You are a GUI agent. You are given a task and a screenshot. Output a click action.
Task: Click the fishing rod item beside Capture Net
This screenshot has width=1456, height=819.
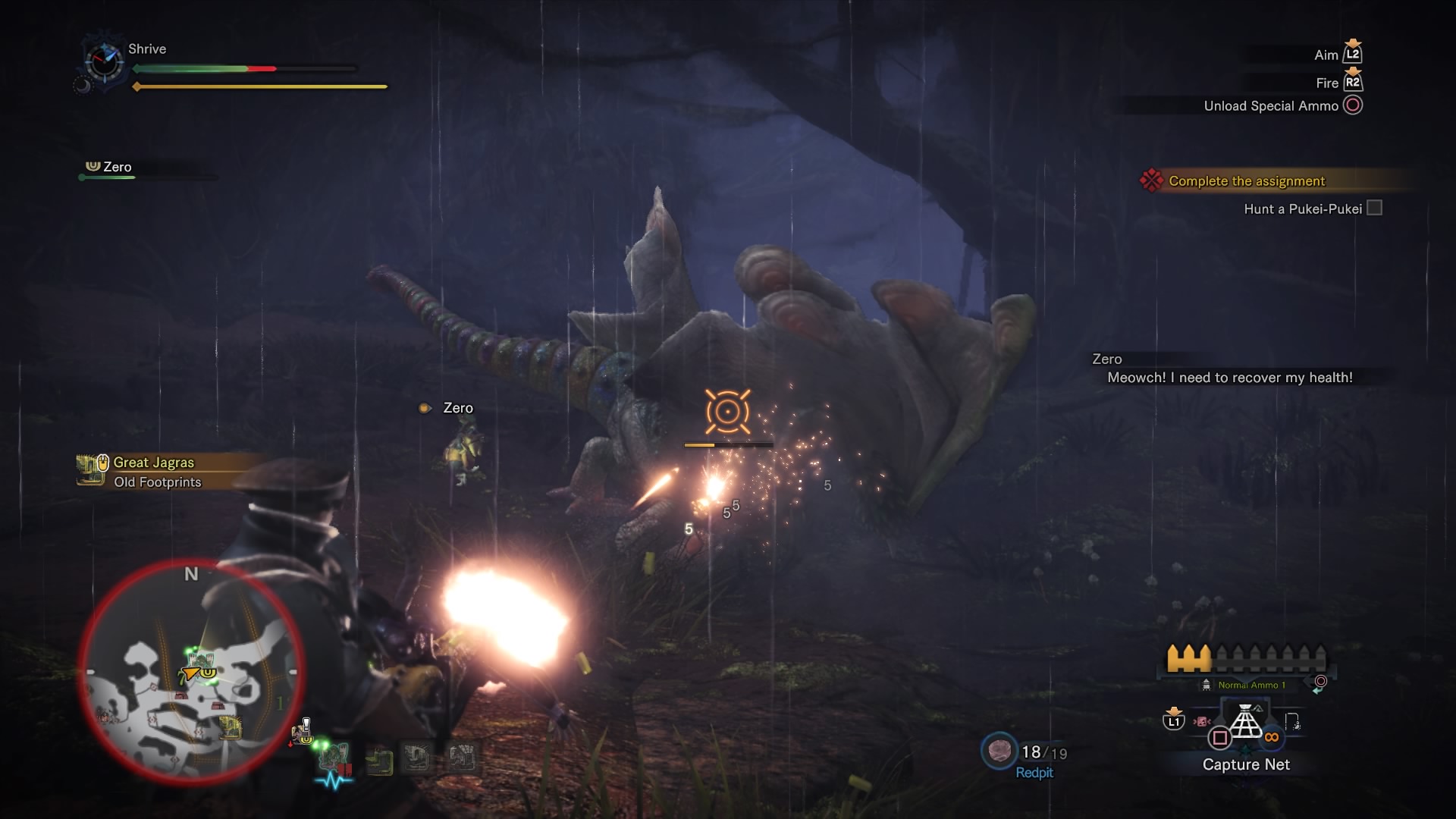pos(1292,721)
